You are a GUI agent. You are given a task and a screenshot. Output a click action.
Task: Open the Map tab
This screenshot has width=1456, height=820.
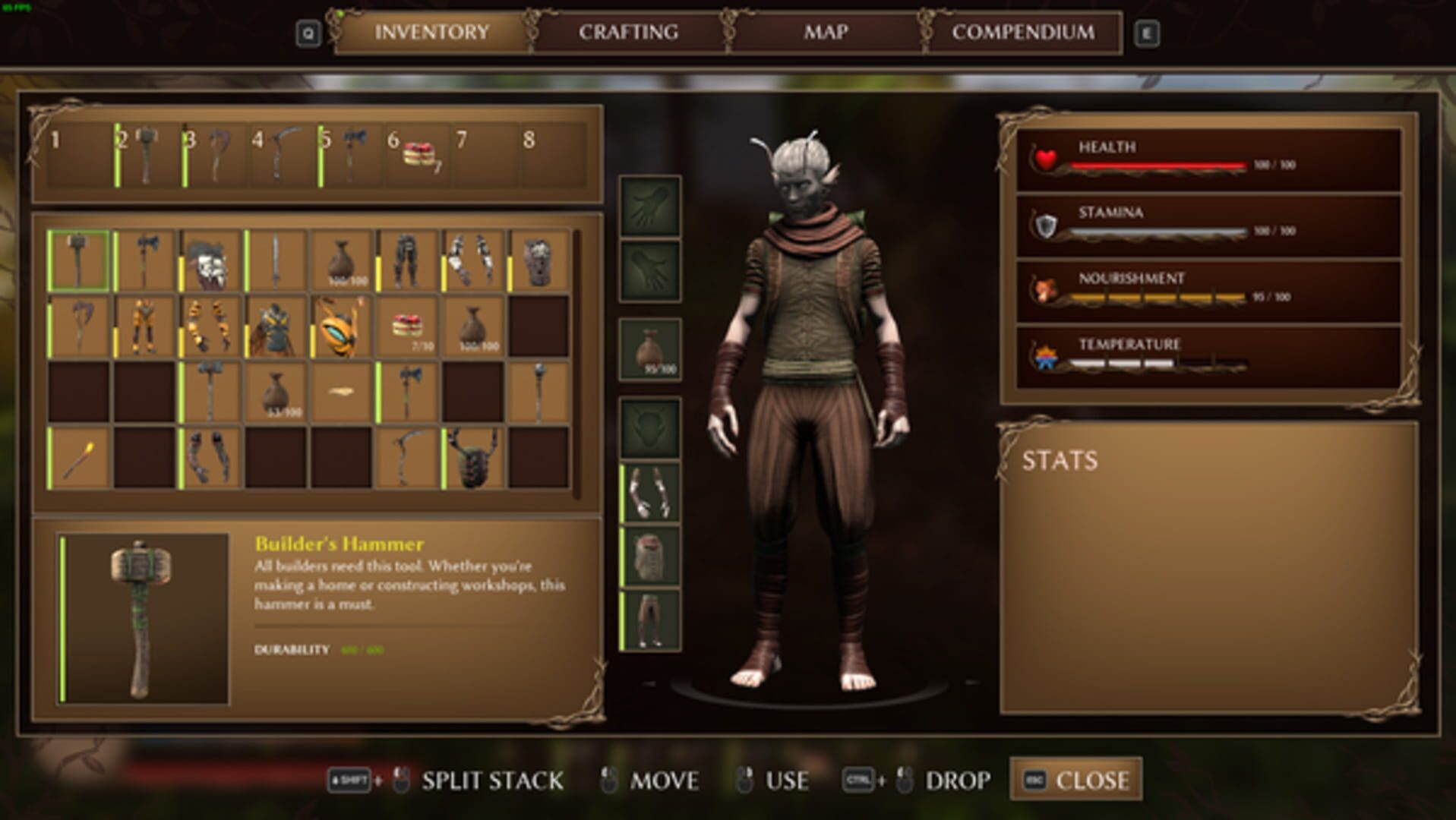[826, 32]
